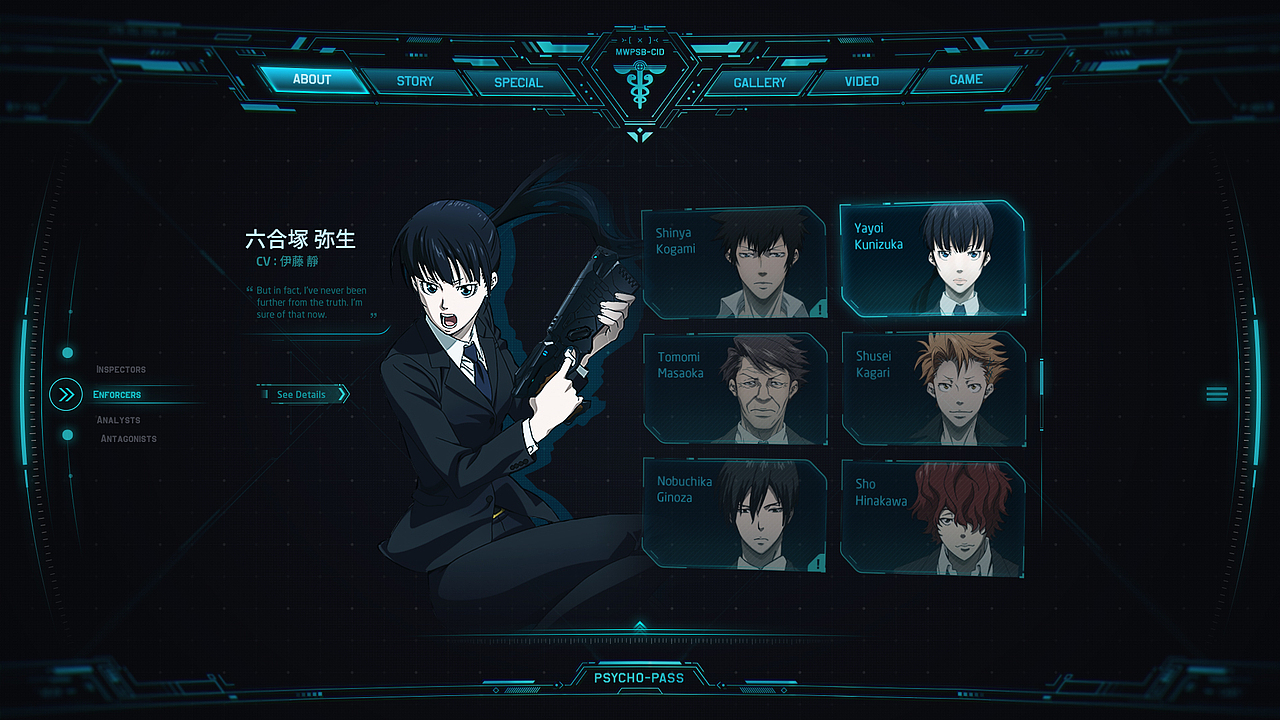This screenshot has height=720, width=1280.
Task: Open the hamburger menu on the right edge
Action: coord(1217,394)
